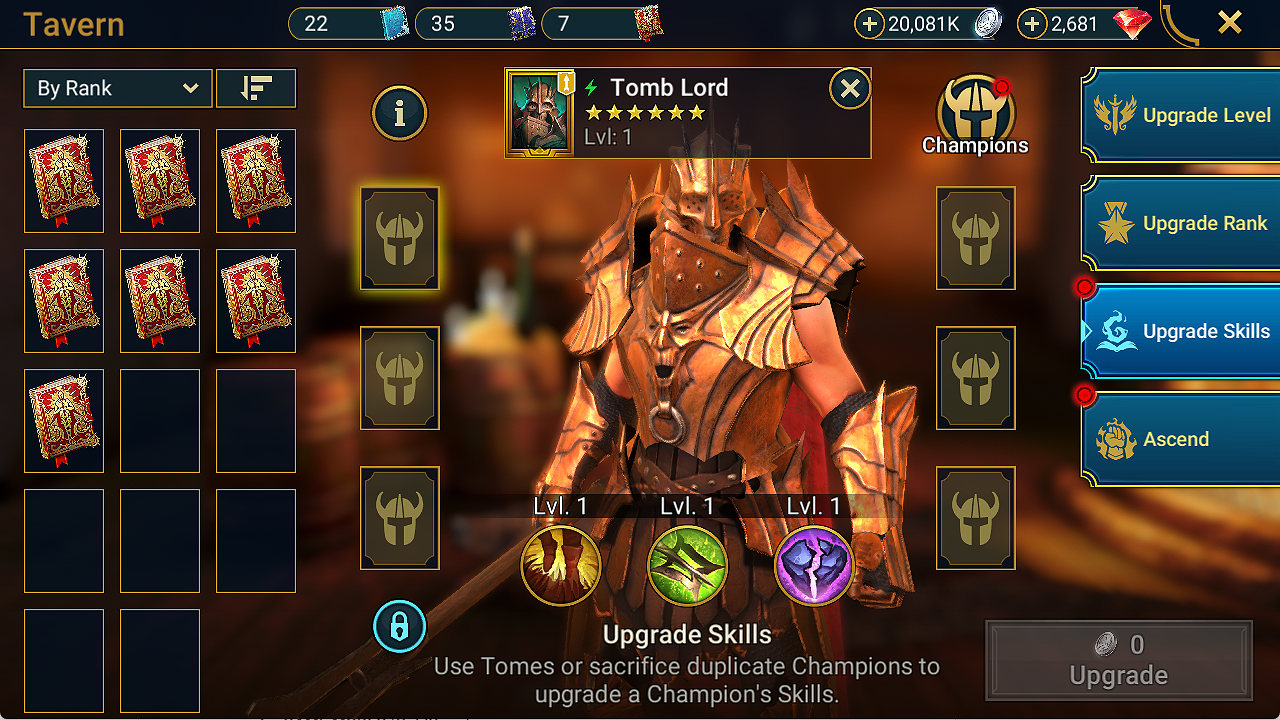Viewport: 1280px width, 720px height.
Task: Select the yellow first skill icon
Action: [562, 567]
